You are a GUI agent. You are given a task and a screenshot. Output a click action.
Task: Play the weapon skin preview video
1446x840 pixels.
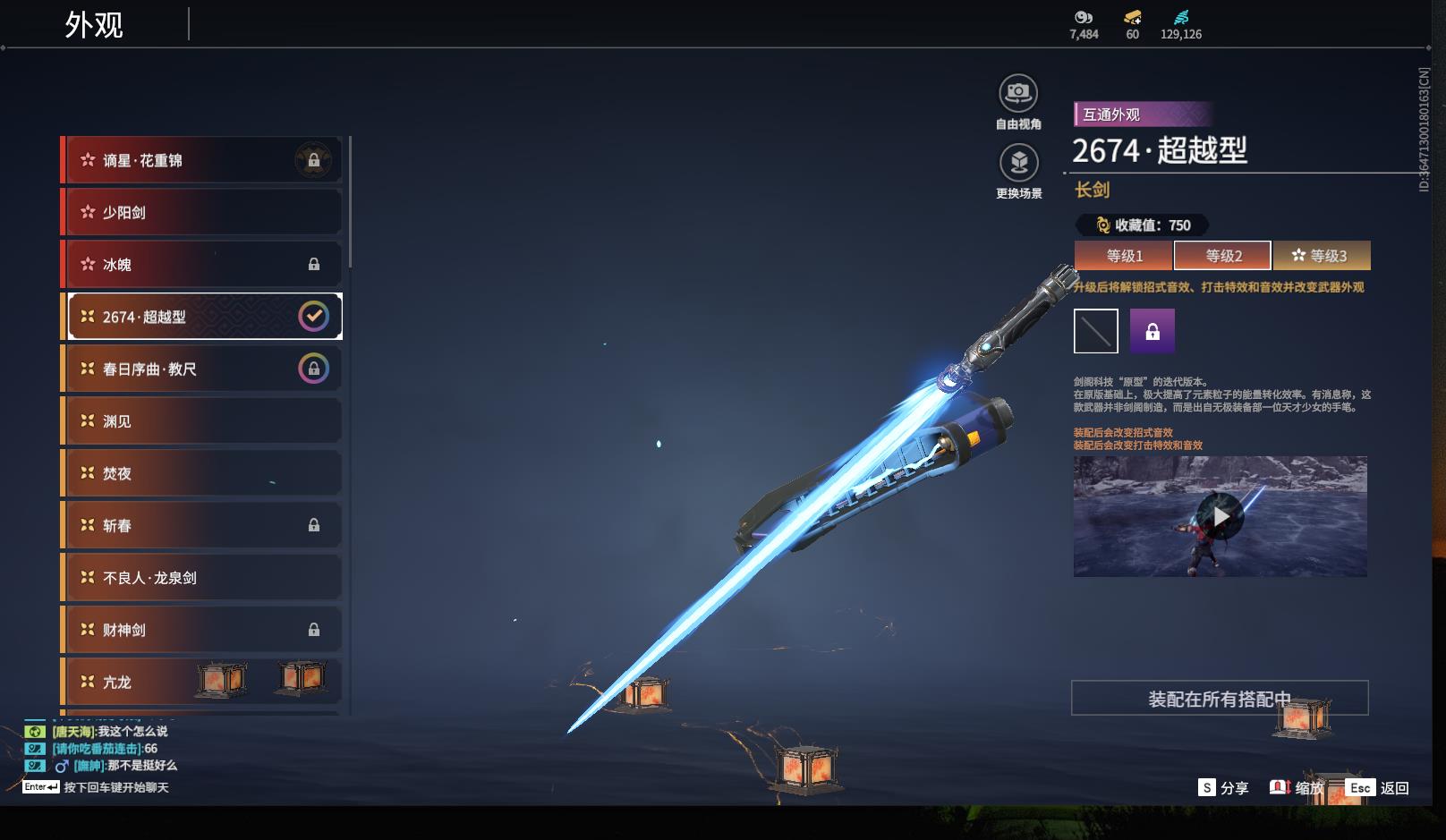tap(1221, 516)
